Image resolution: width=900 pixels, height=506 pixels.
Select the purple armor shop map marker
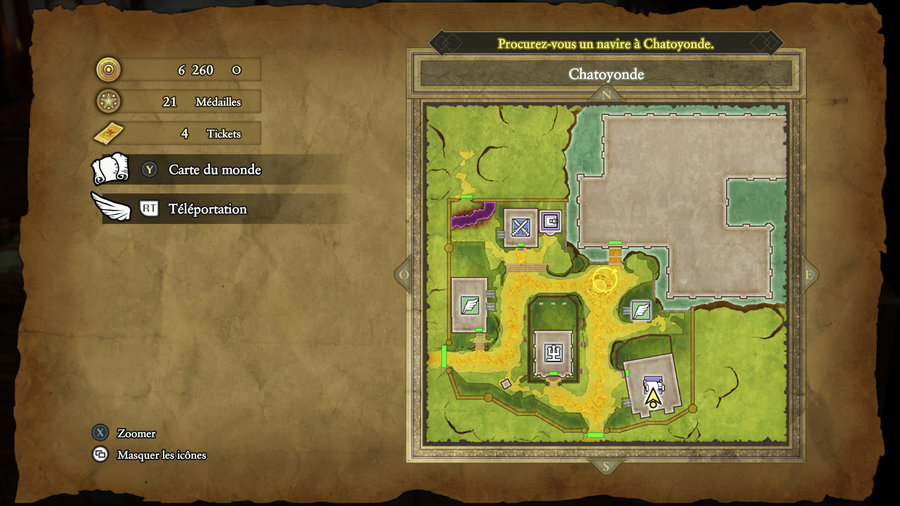550,221
